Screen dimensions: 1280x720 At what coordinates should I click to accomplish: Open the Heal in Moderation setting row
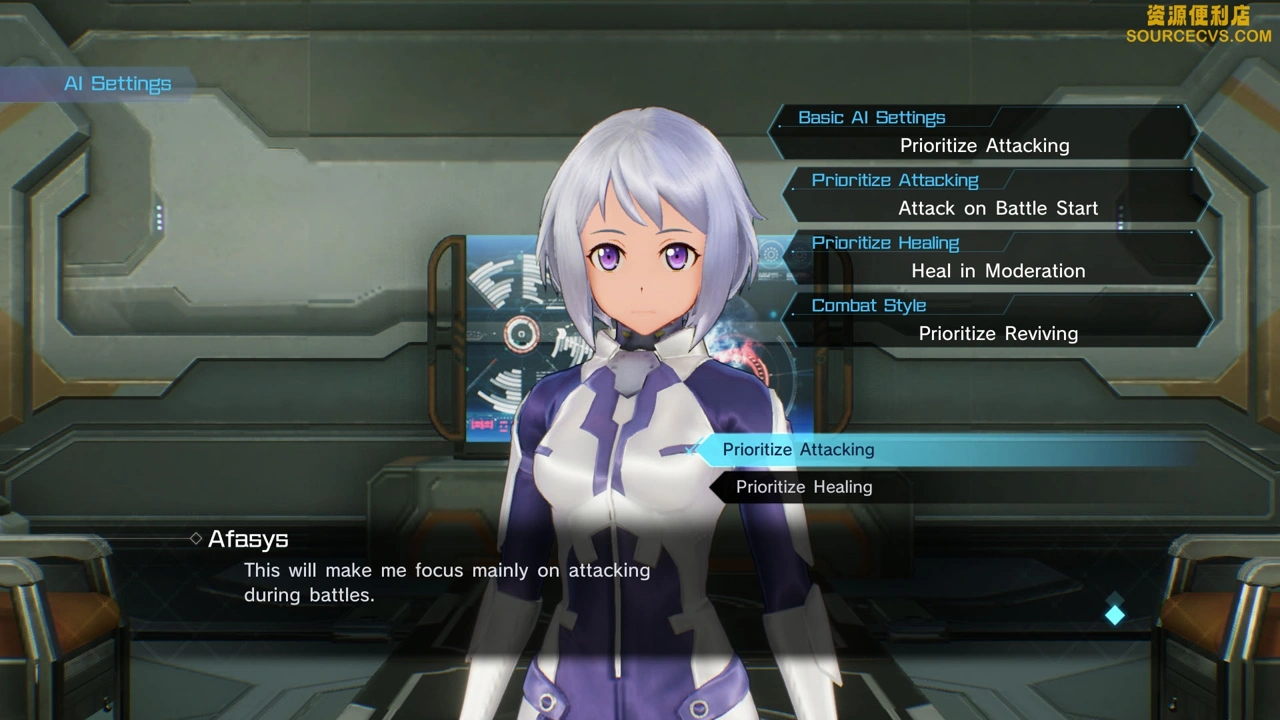tap(997, 259)
